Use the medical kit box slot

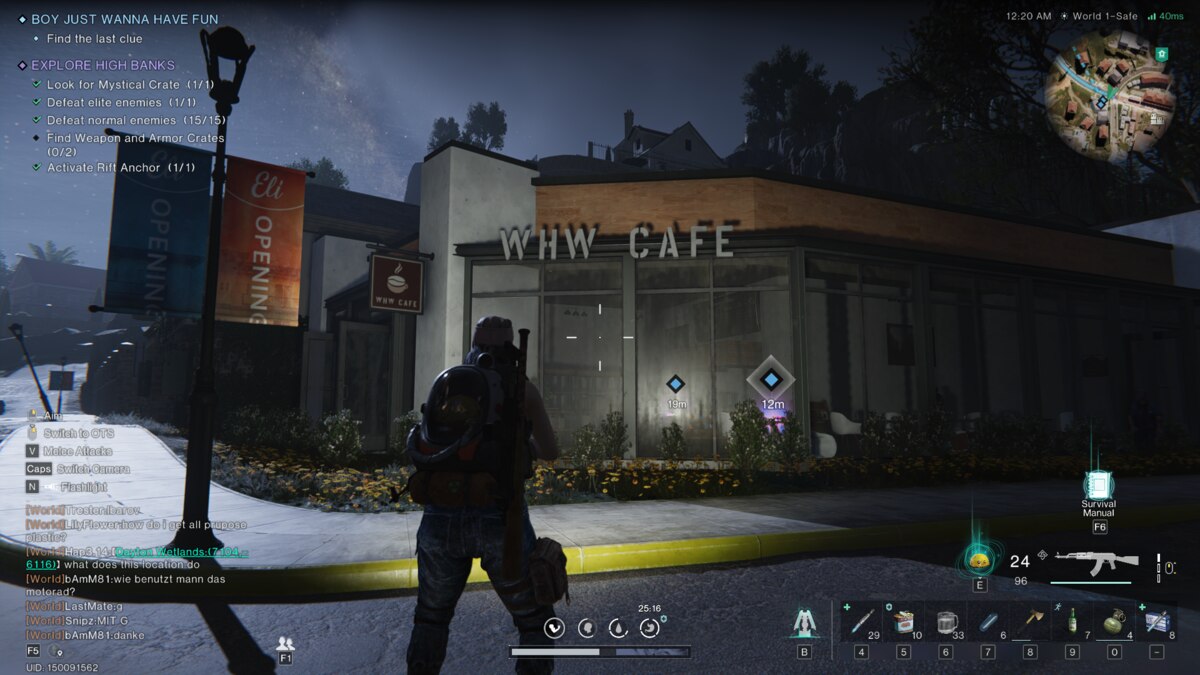(1156, 622)
